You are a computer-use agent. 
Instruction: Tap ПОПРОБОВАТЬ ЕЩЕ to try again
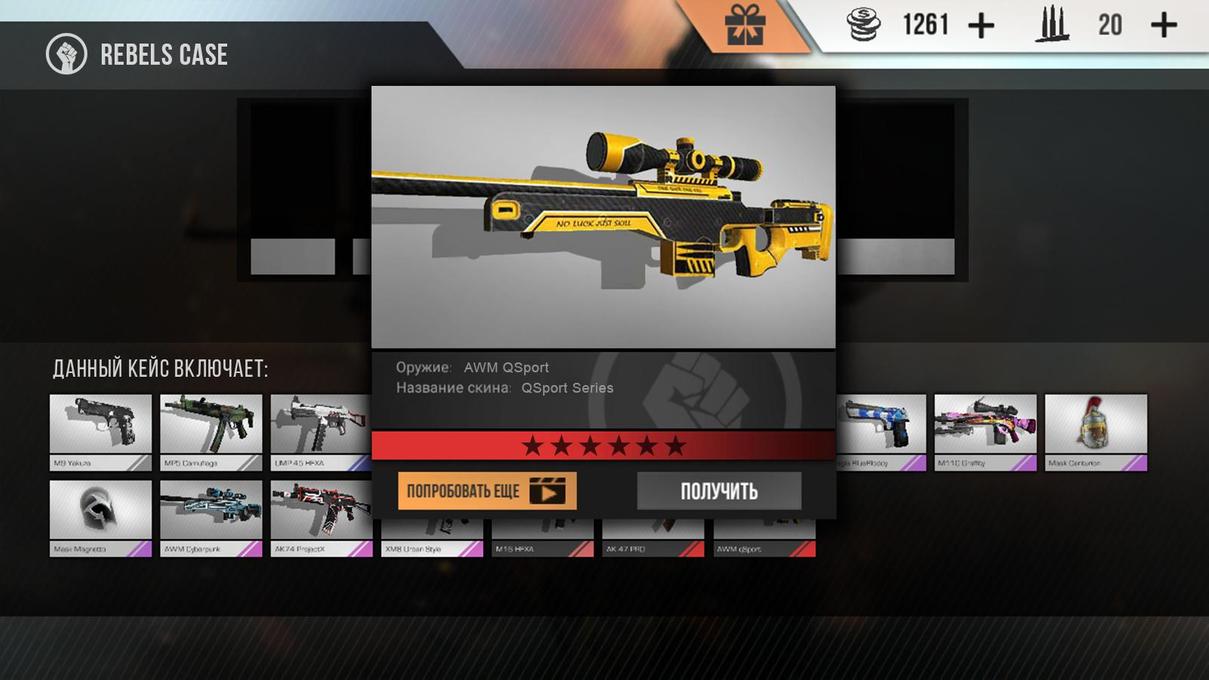point(487,491)
